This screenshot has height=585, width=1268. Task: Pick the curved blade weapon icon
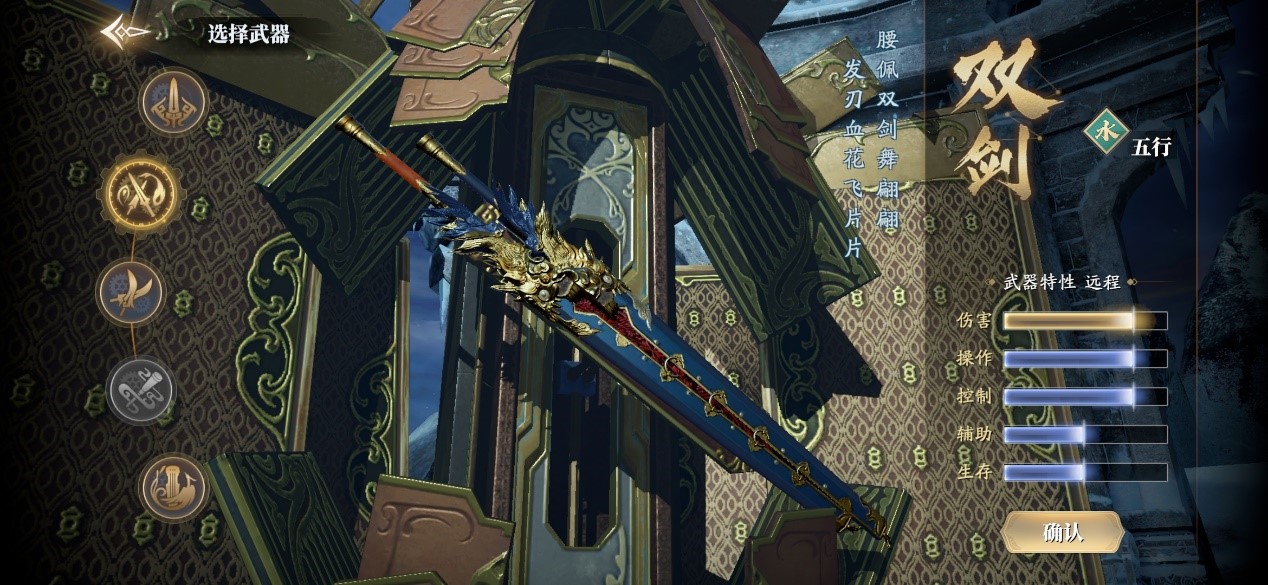click(x=131, y=292)
